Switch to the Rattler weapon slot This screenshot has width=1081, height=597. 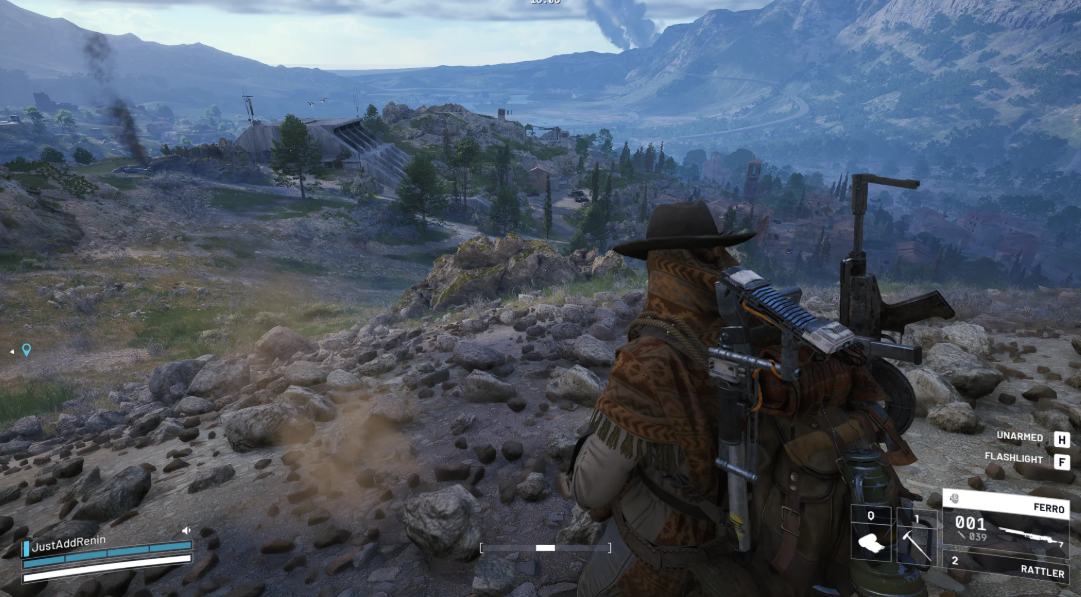click(1005, 565)
